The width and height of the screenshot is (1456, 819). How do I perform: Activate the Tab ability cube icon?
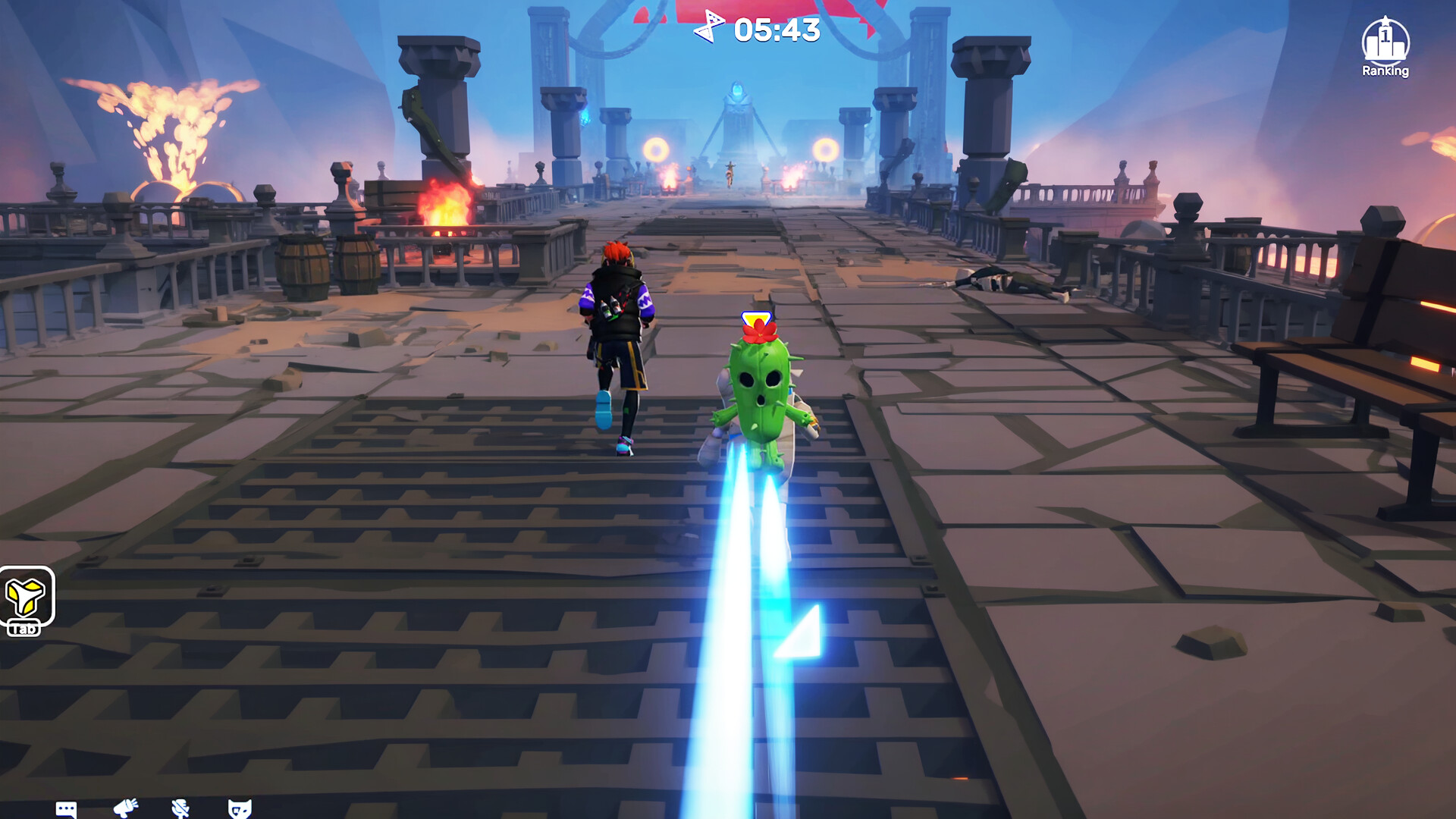tap(27, 599)
